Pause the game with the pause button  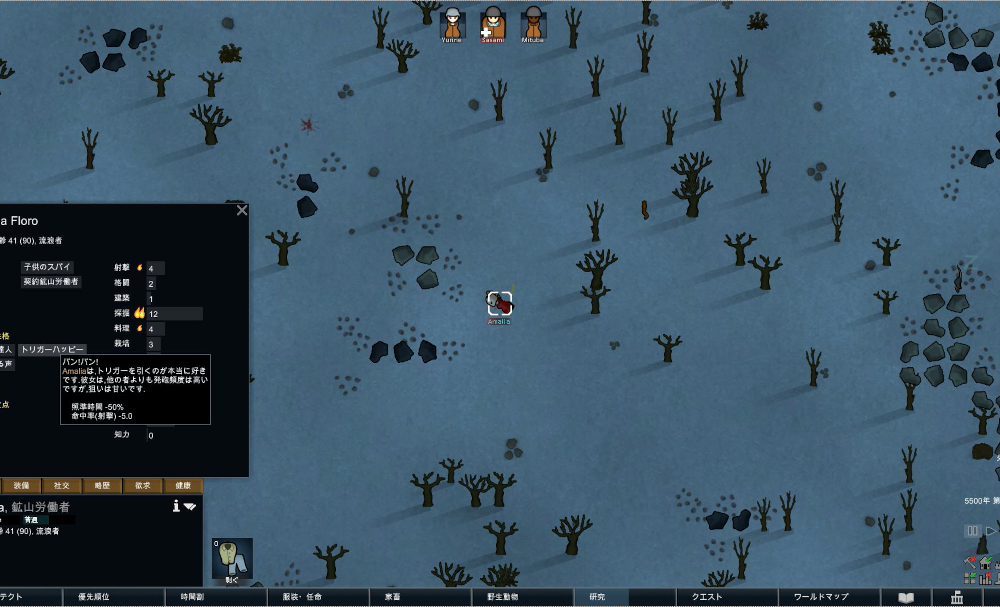[971, 531]
